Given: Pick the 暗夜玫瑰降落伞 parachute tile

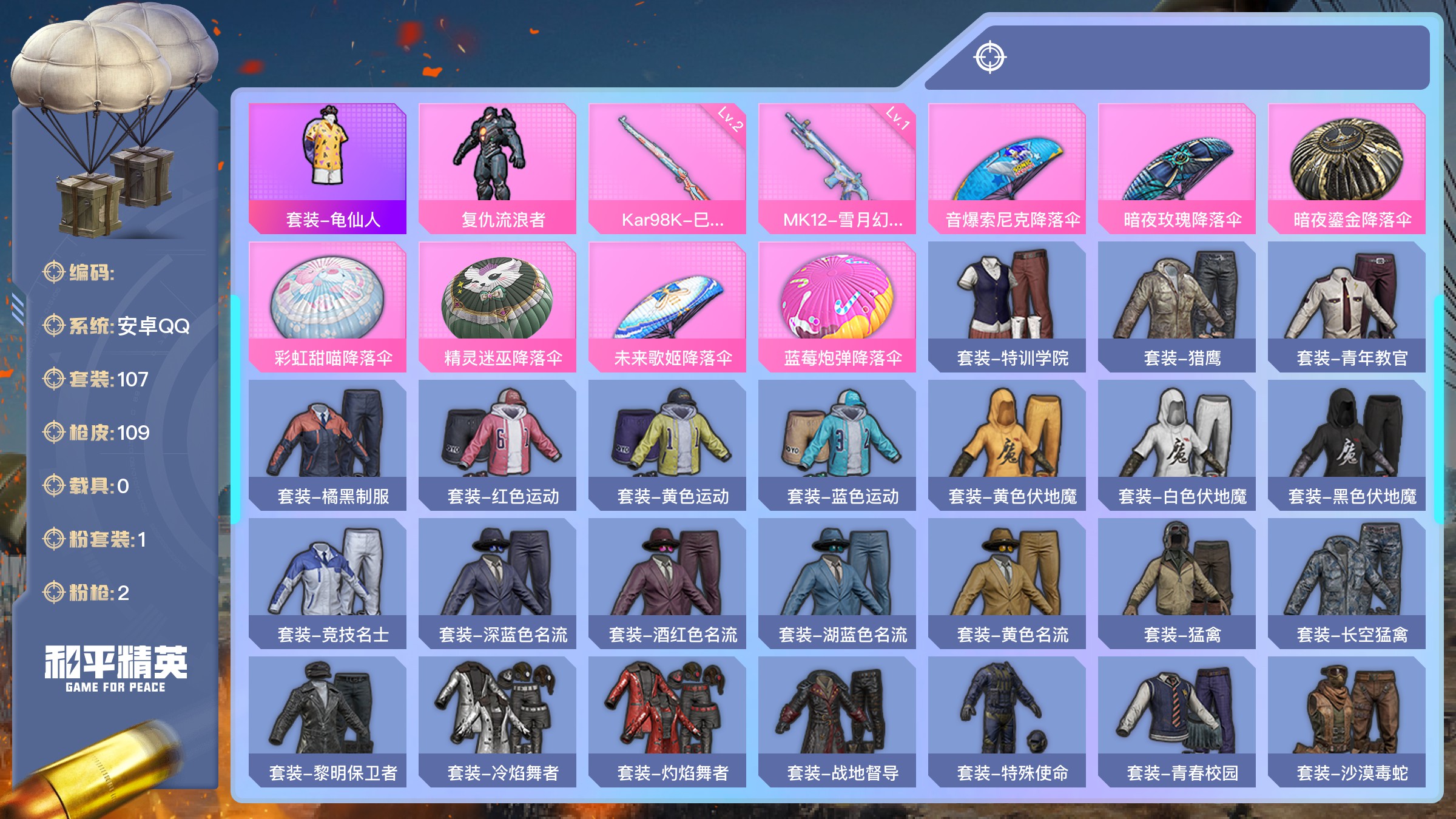Looking at the screenshot, I should click(x=1177, y=168).
